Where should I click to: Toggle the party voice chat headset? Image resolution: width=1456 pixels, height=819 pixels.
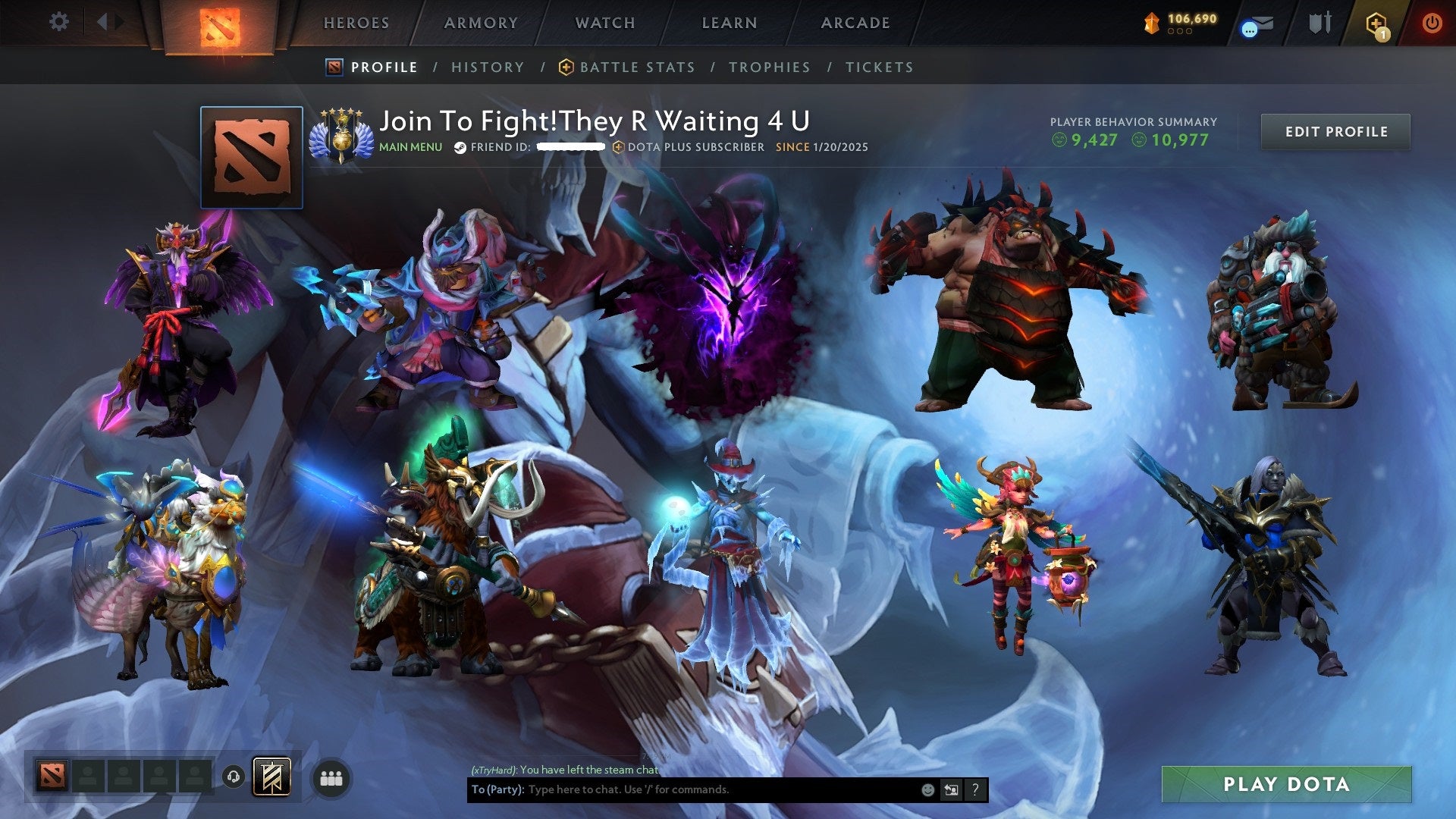233,777
